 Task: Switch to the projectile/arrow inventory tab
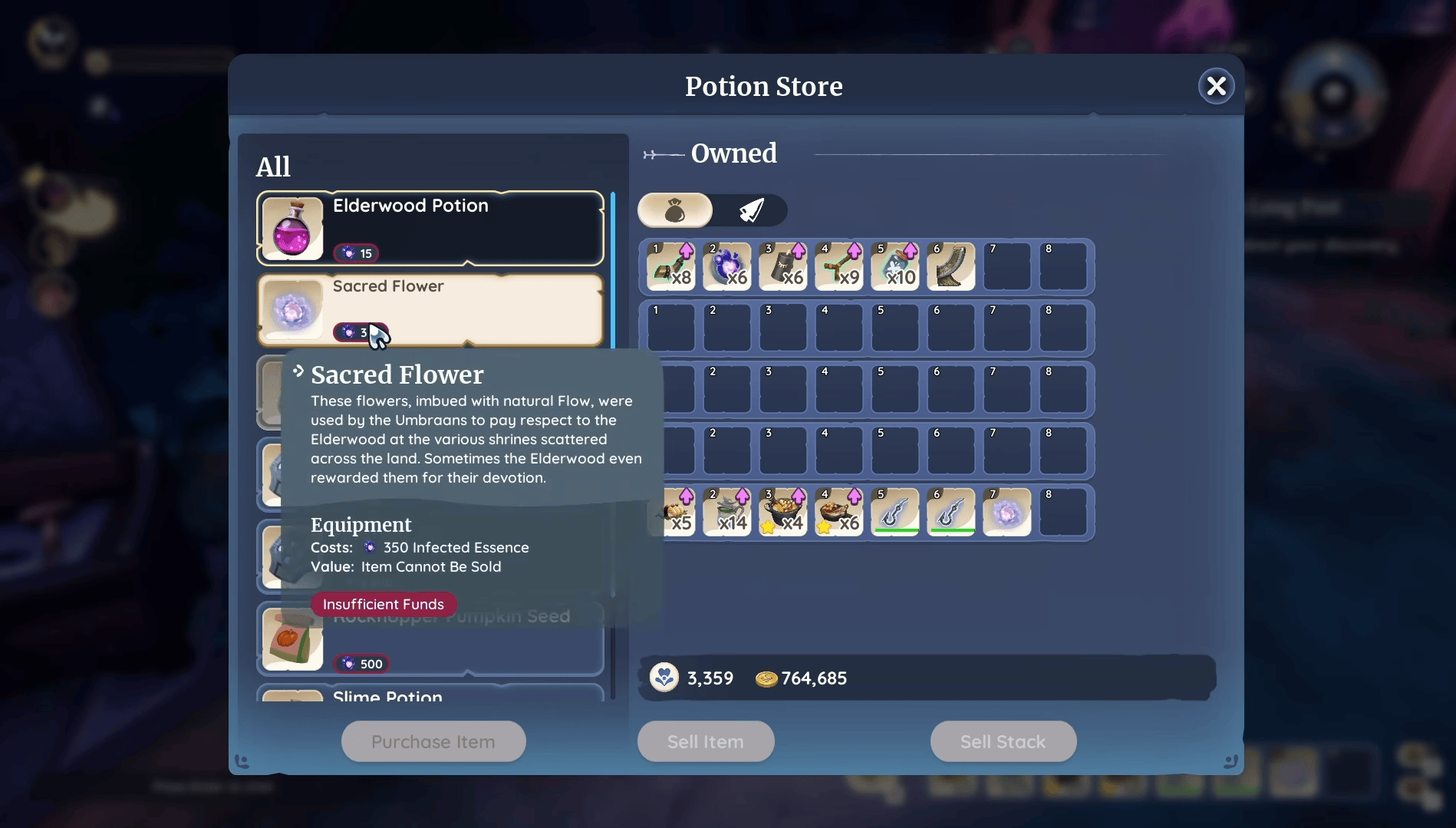[x=752, y=210]
